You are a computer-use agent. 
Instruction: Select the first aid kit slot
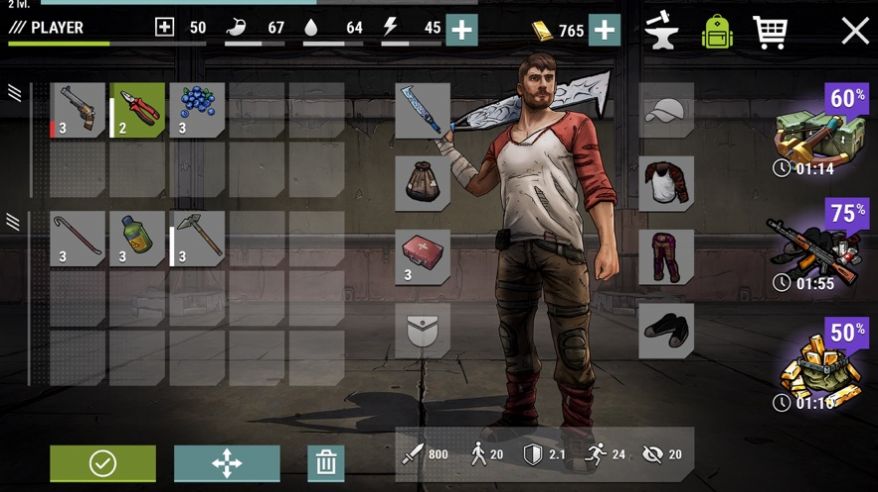click(422, 257)
